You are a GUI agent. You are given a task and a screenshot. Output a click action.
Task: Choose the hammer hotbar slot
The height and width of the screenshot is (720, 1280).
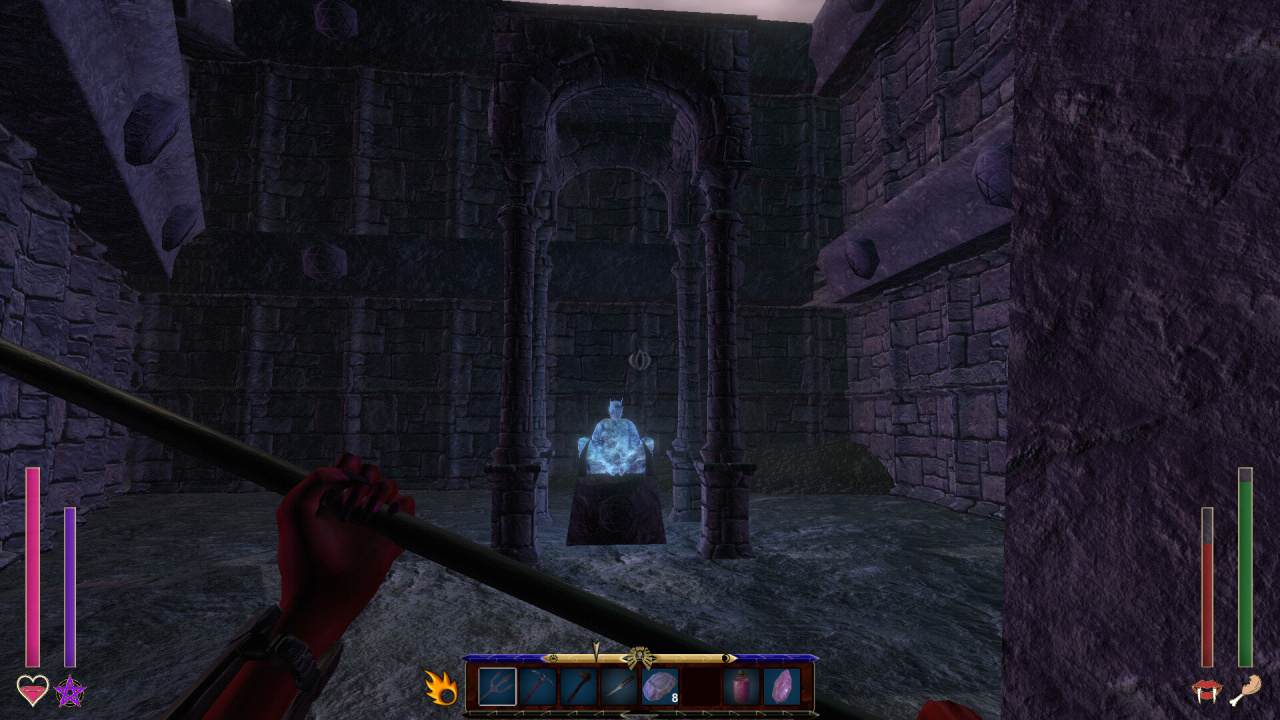(578, 687)
